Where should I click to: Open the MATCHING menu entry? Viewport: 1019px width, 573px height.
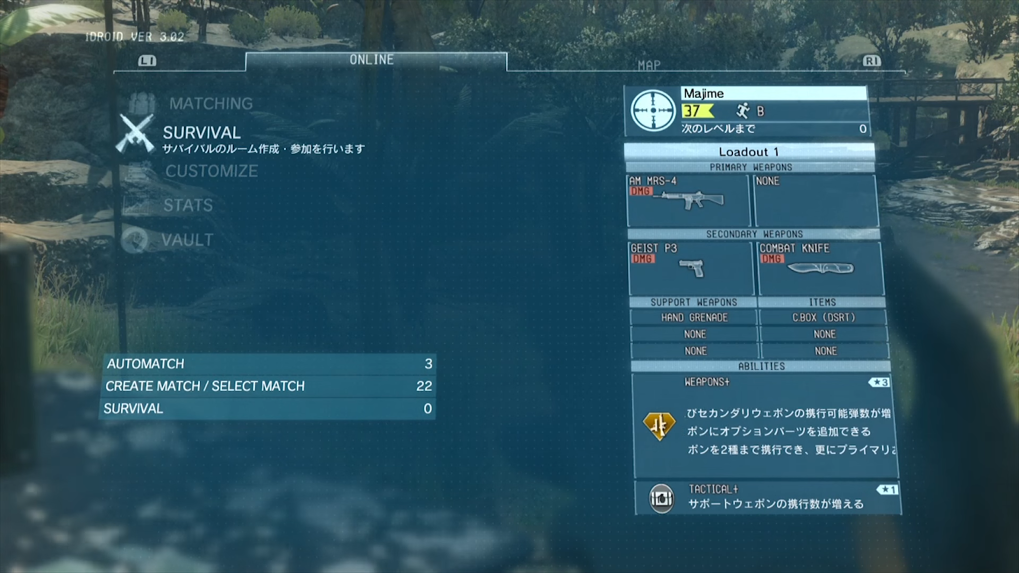(210, 104)
